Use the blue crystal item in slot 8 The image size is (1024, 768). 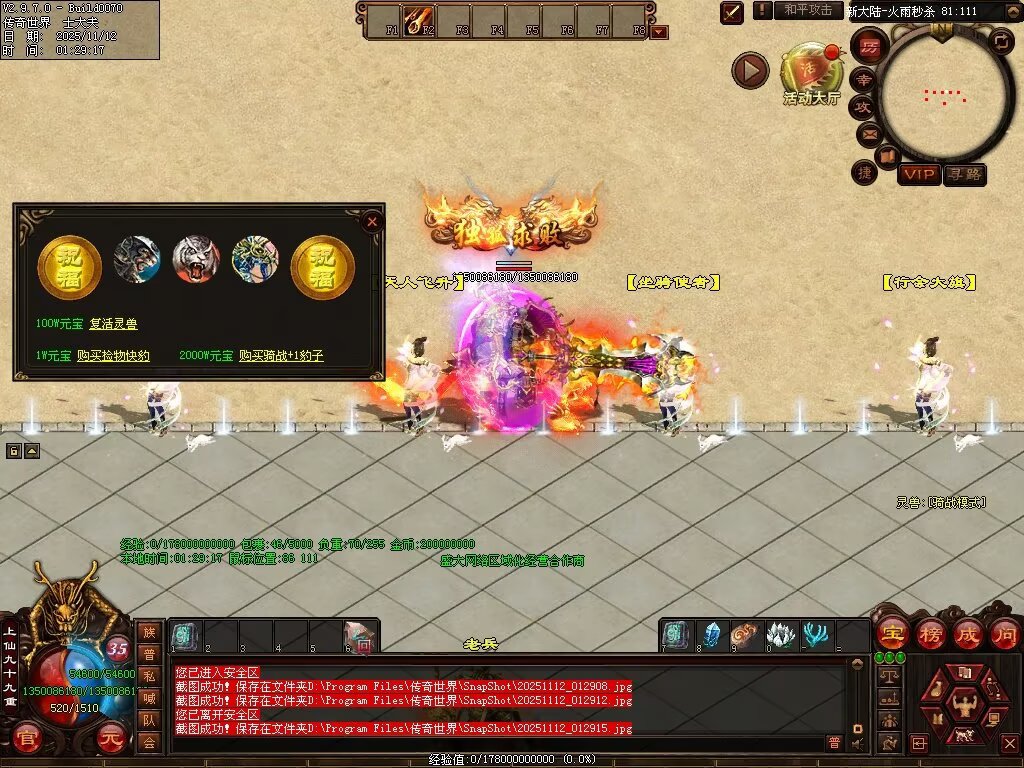point(711,635)
